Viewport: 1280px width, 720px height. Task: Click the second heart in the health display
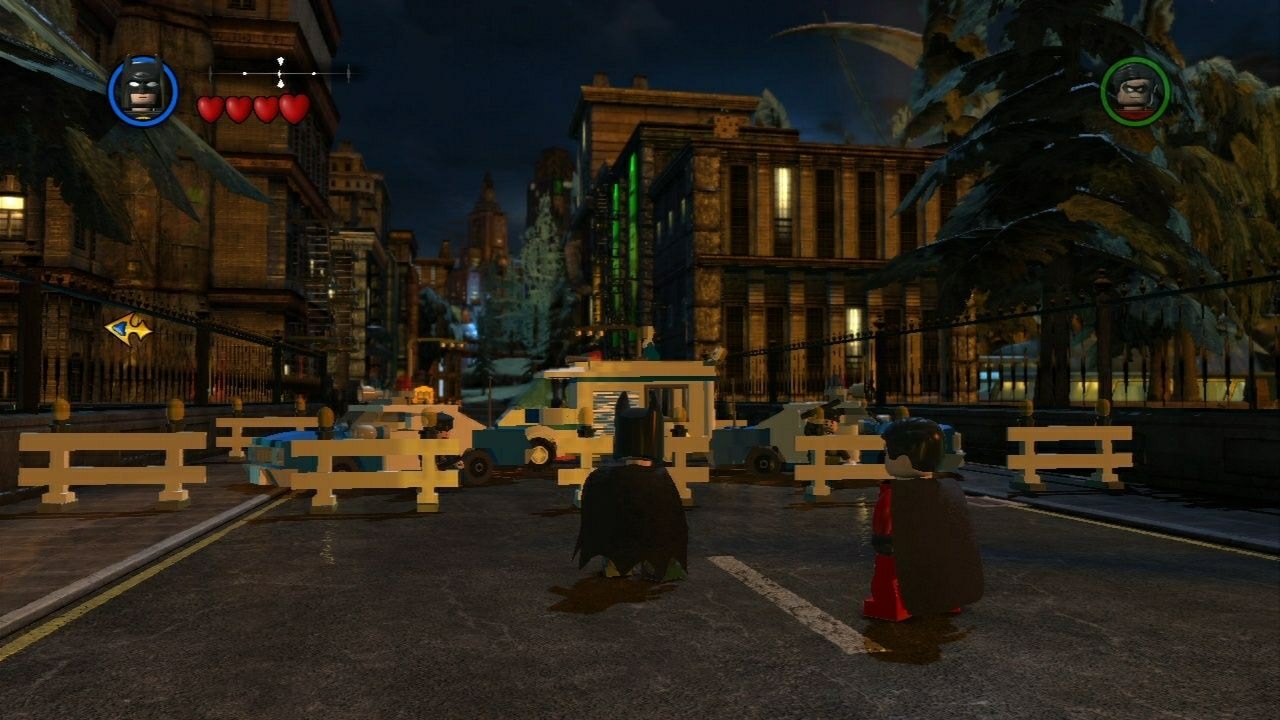click(x=238, y=108)
